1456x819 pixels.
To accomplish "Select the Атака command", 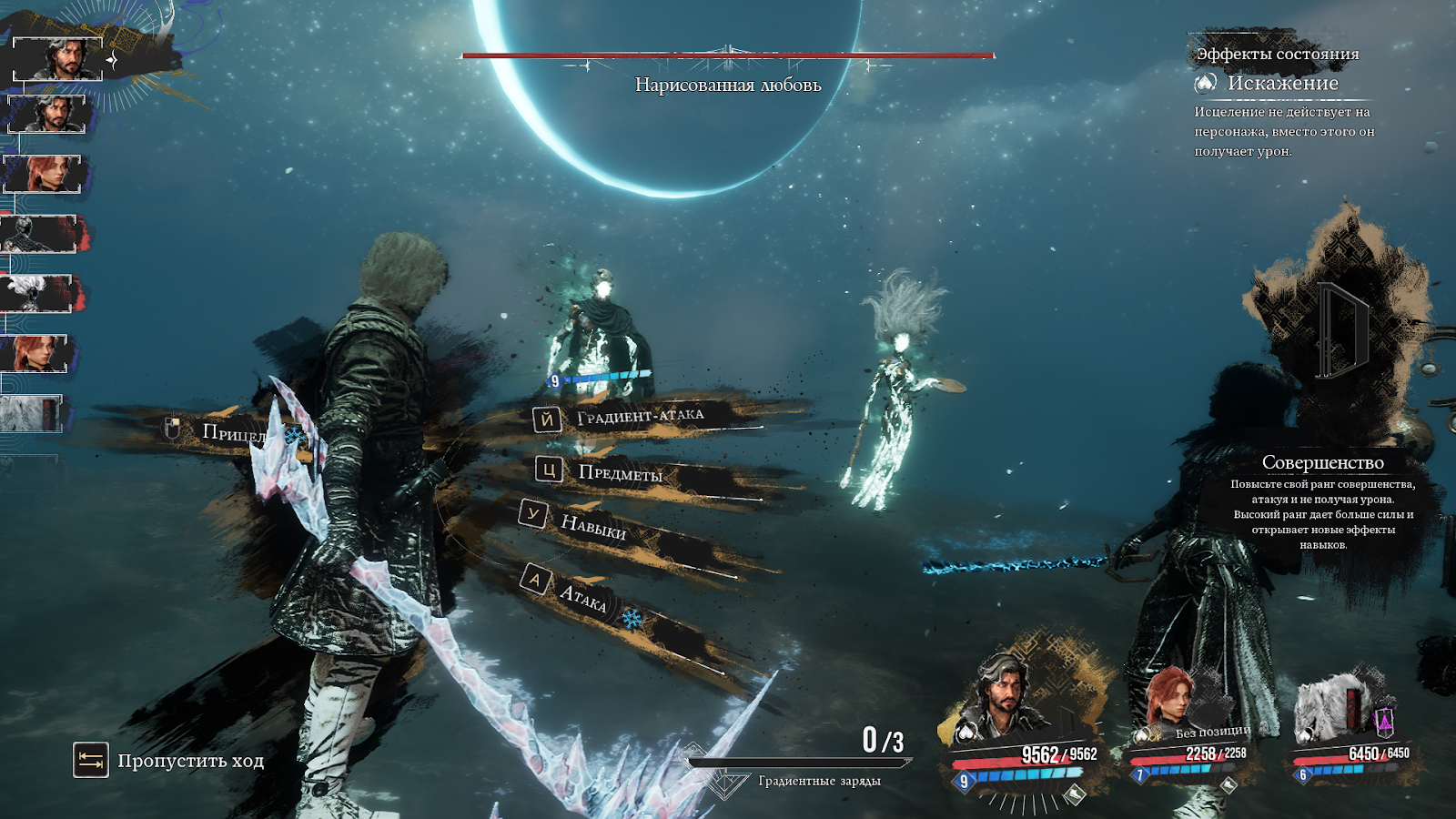I will pyautogui.click(x=582, y=597).
